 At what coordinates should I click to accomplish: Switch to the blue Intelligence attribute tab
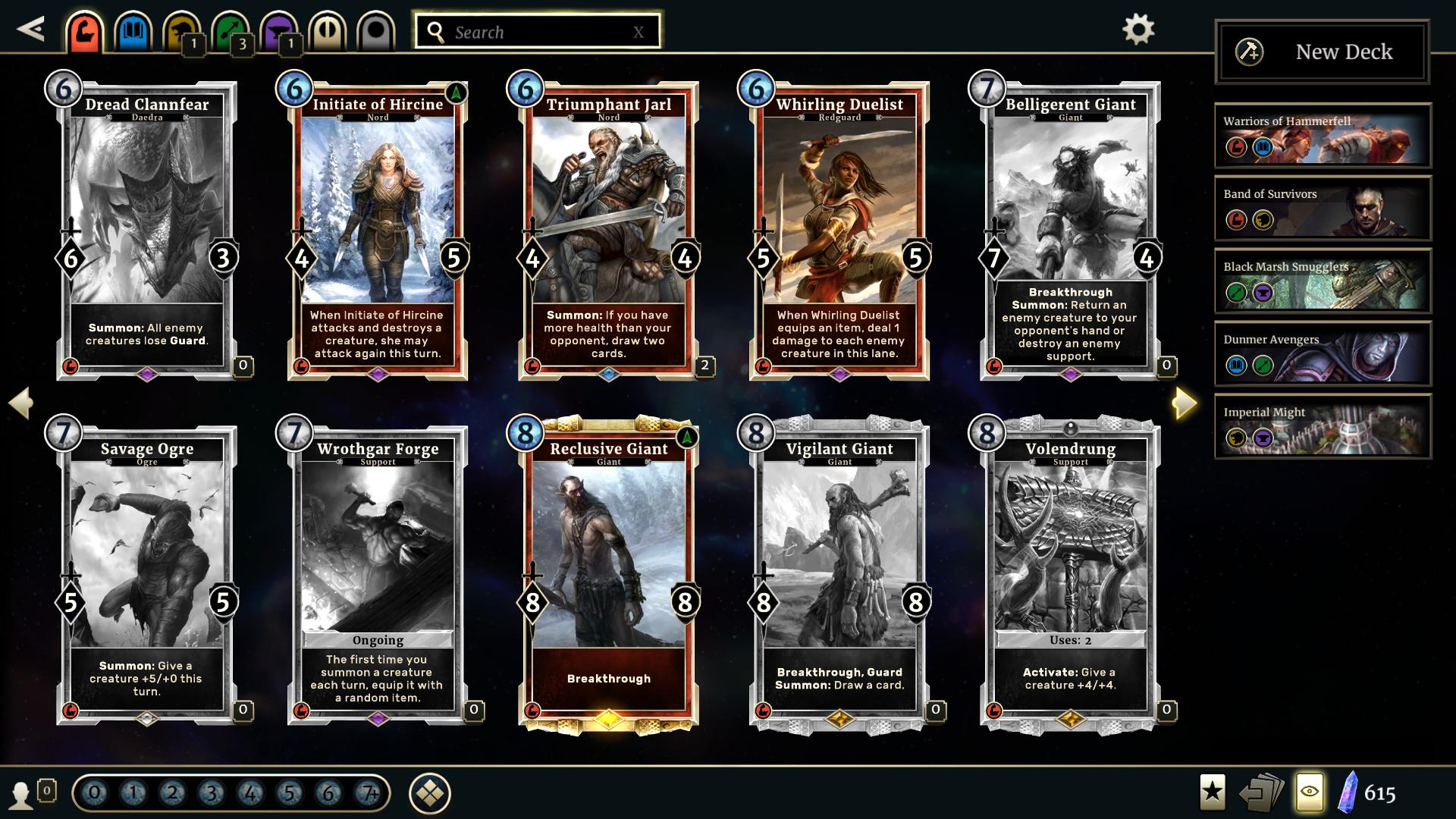tap(133, 32)
